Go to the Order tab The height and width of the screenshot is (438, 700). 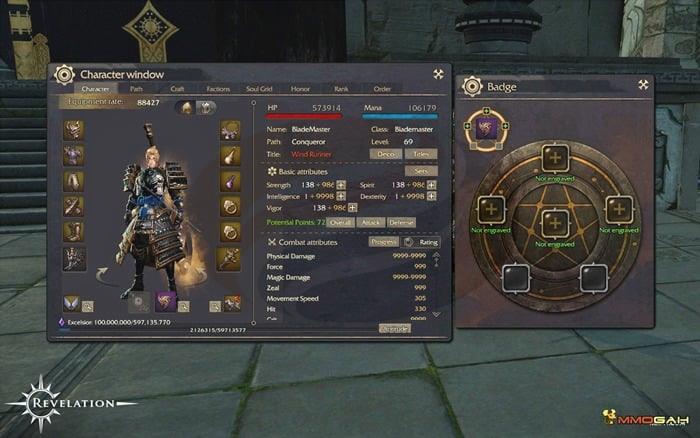coord(382,88)
